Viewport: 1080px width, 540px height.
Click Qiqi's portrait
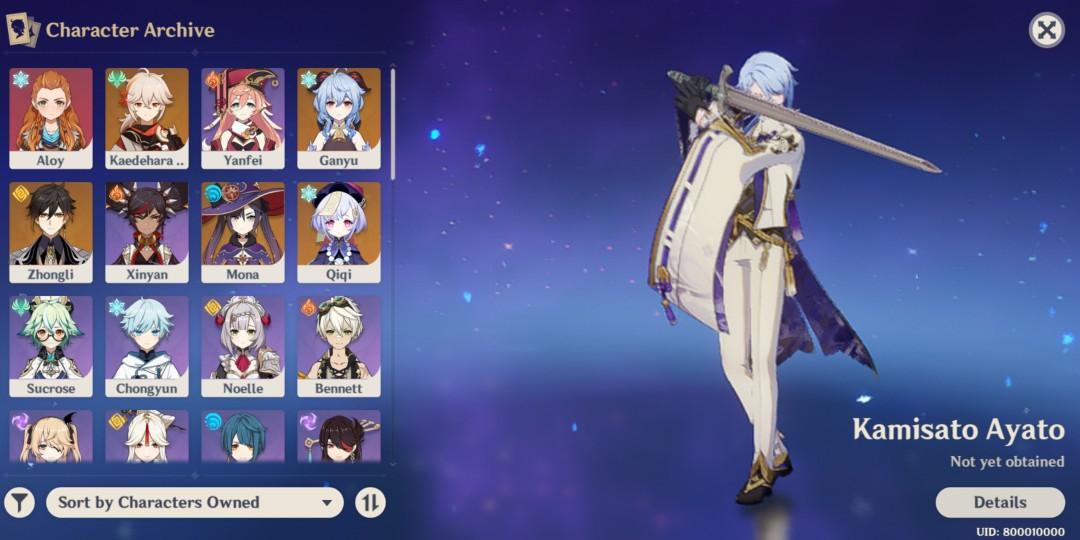[339, 232]
